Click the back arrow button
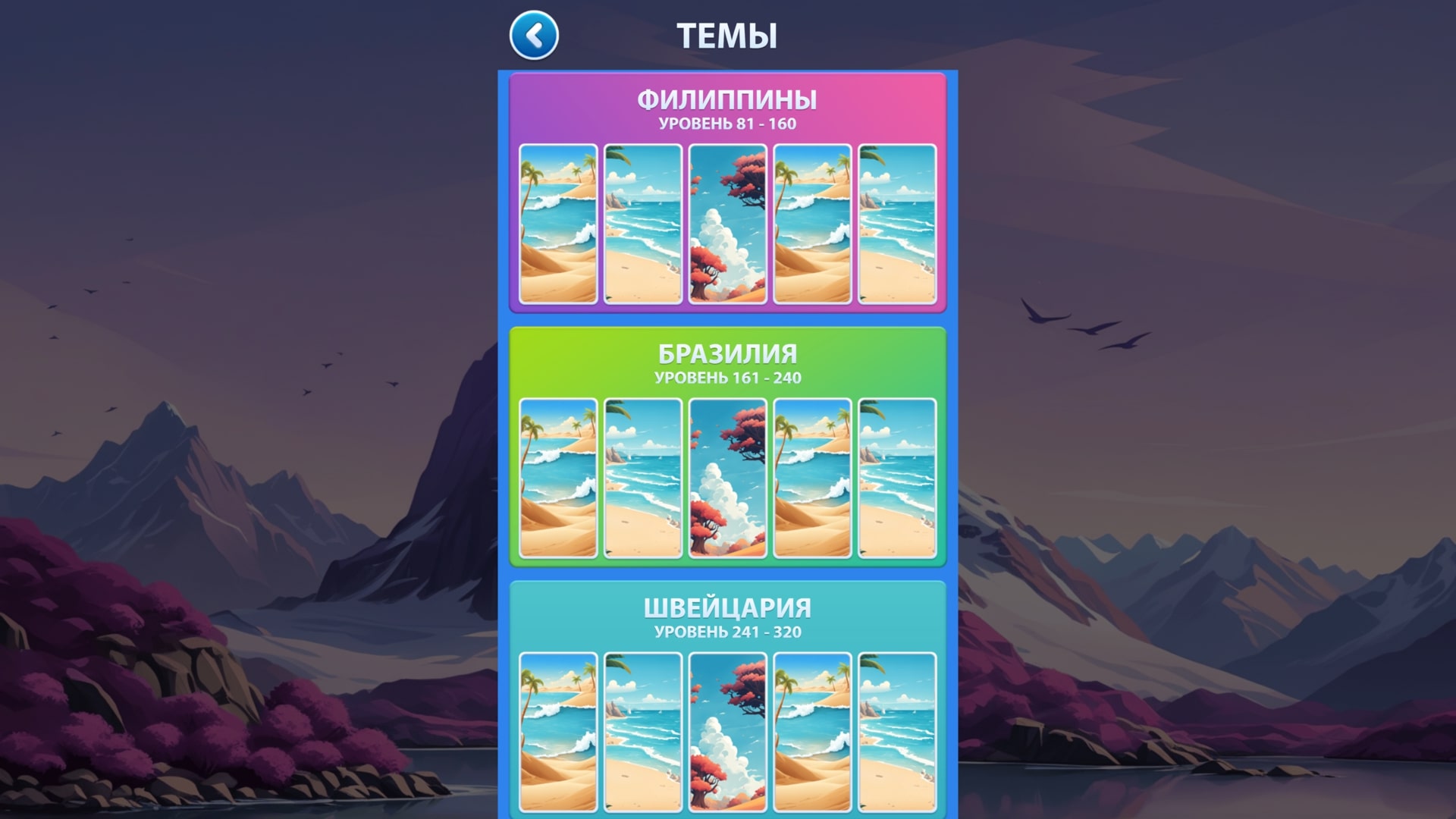1456x819 pixels. (535, 34)
